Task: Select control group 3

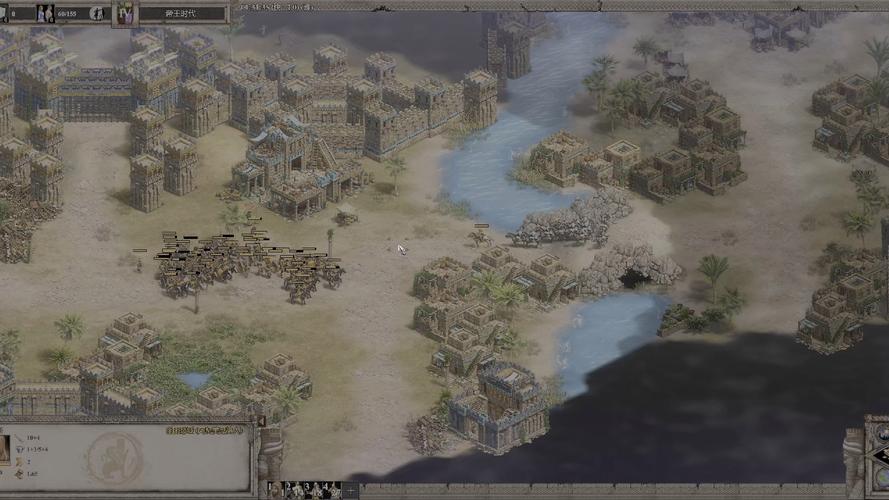Action: coord(311,490)
